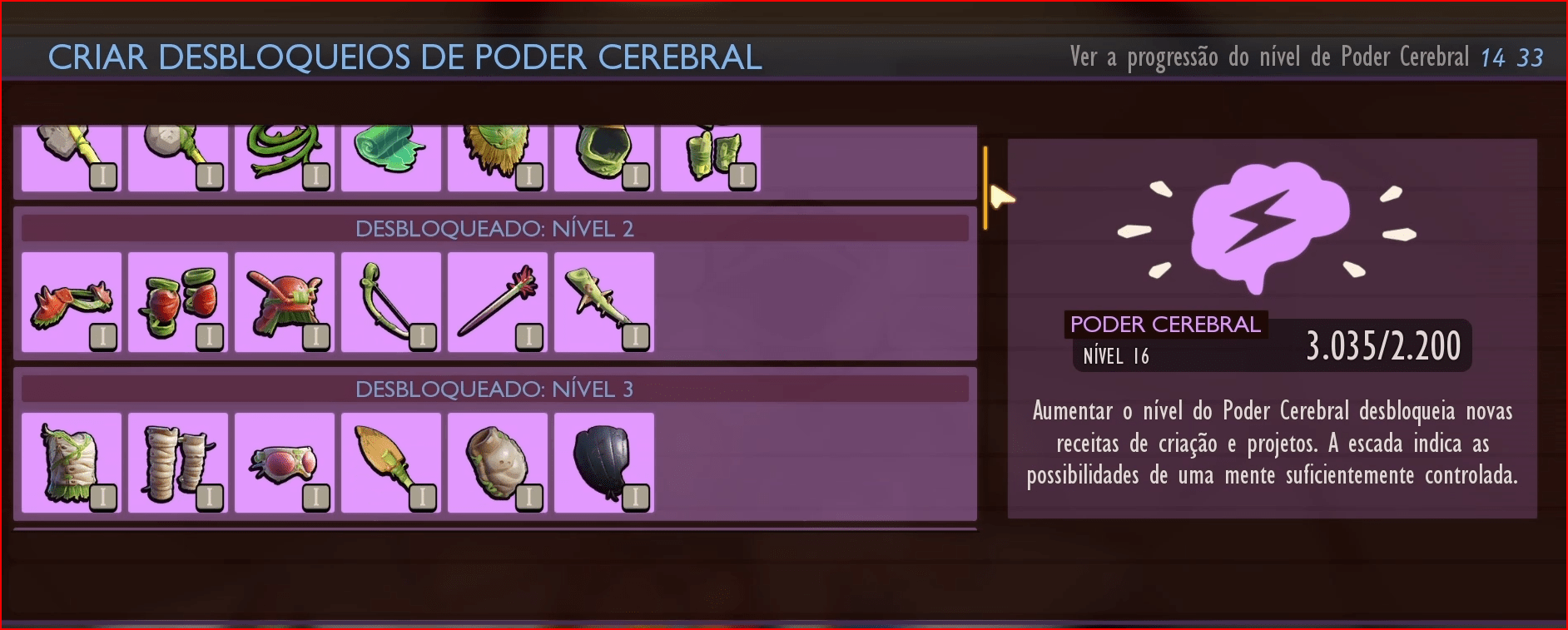Select the dark black shell recipe

click(604, 463)
